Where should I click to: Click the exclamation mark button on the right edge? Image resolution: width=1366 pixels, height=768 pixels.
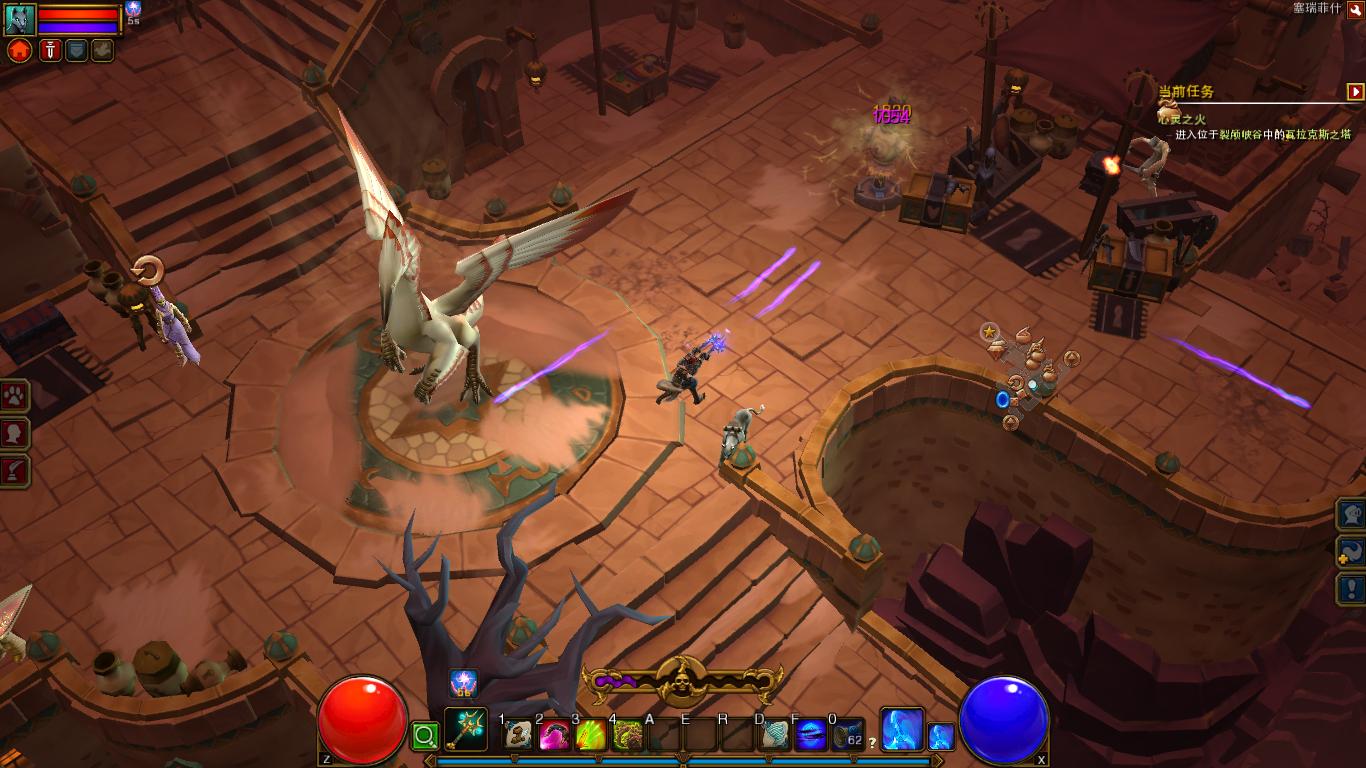[1352, 589]
